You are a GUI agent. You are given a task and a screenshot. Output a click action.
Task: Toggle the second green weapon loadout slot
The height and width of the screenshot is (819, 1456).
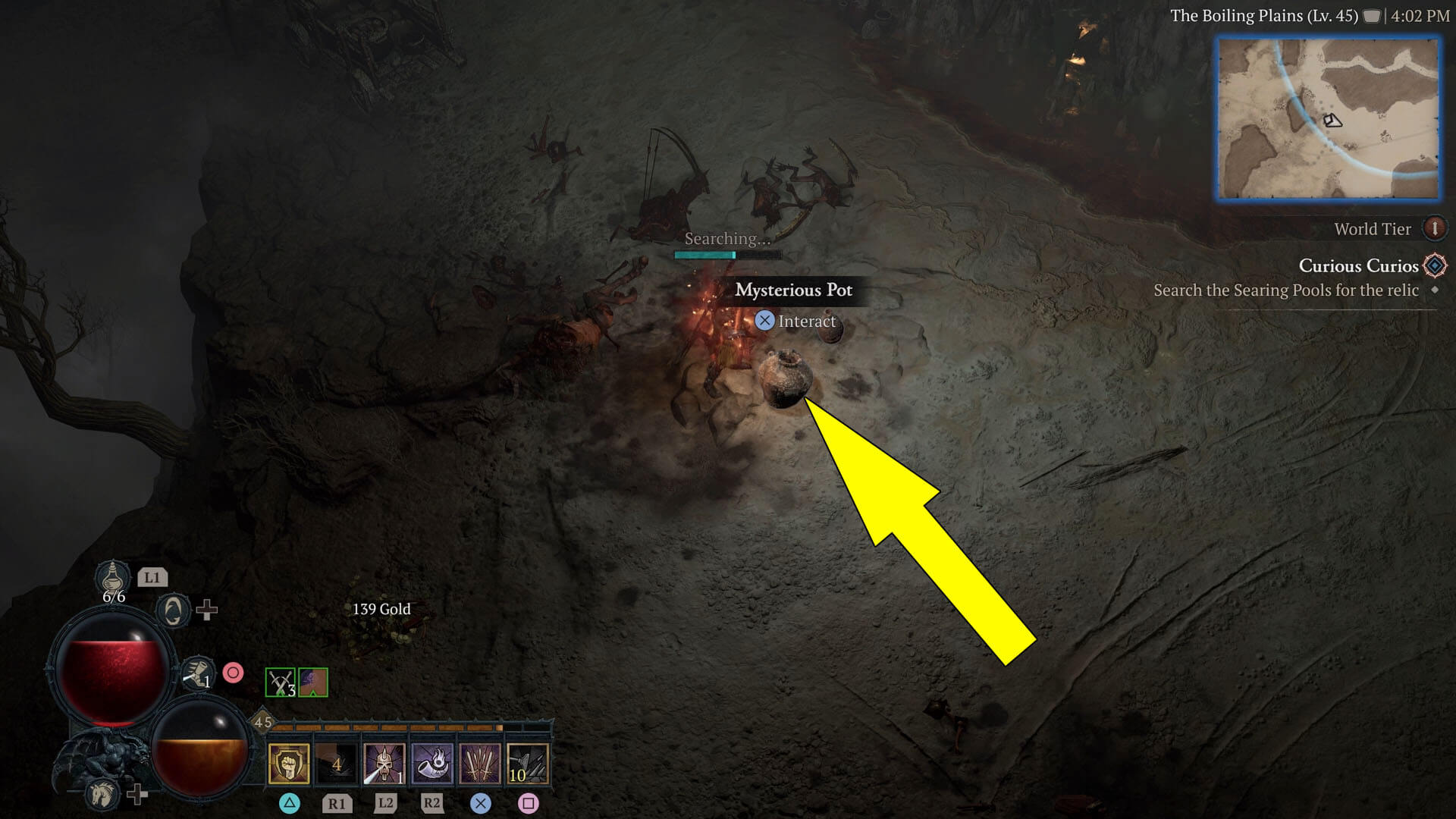tap(313, 682)
